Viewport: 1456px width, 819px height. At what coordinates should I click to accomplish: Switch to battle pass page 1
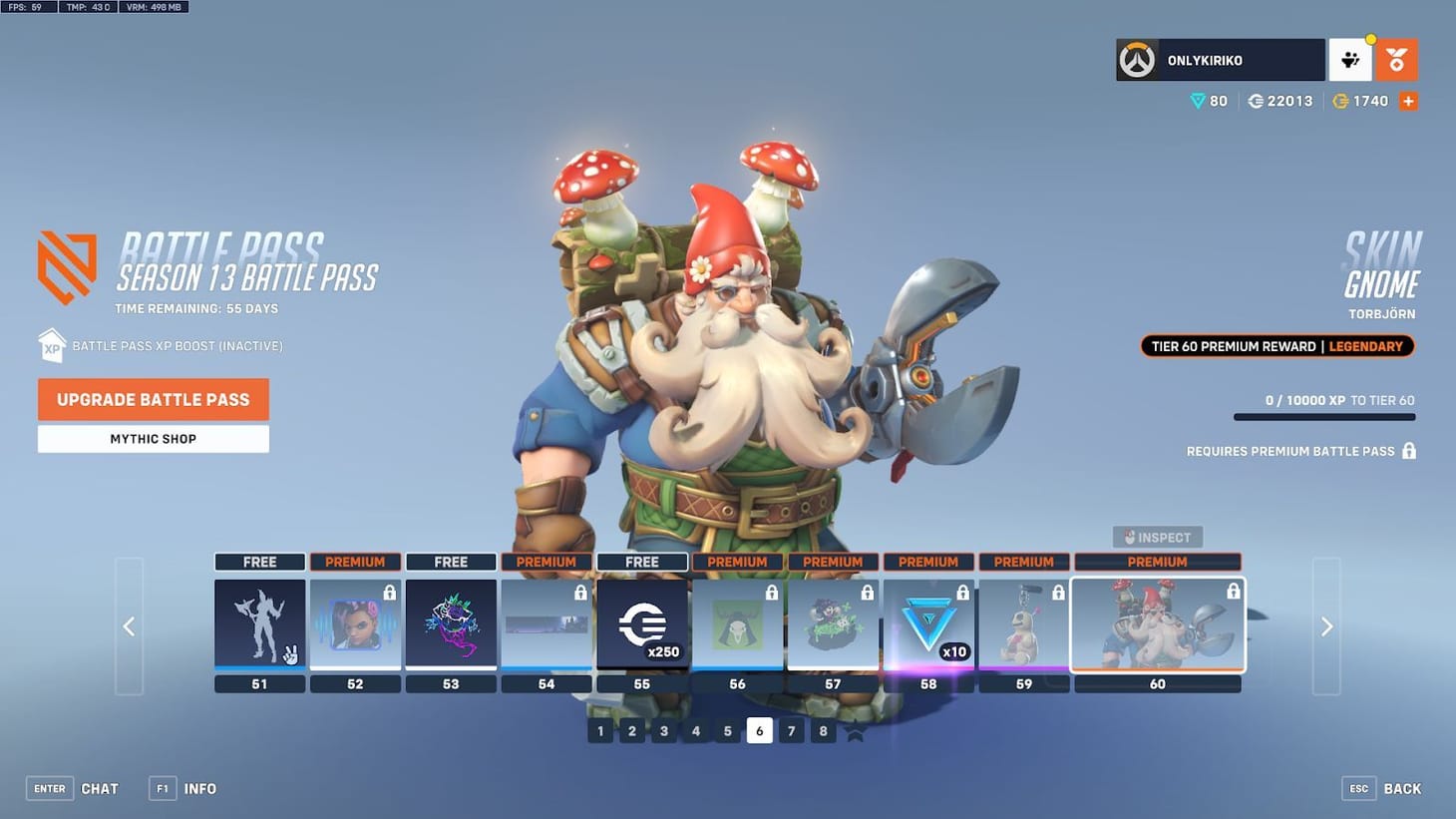(600, 730)
